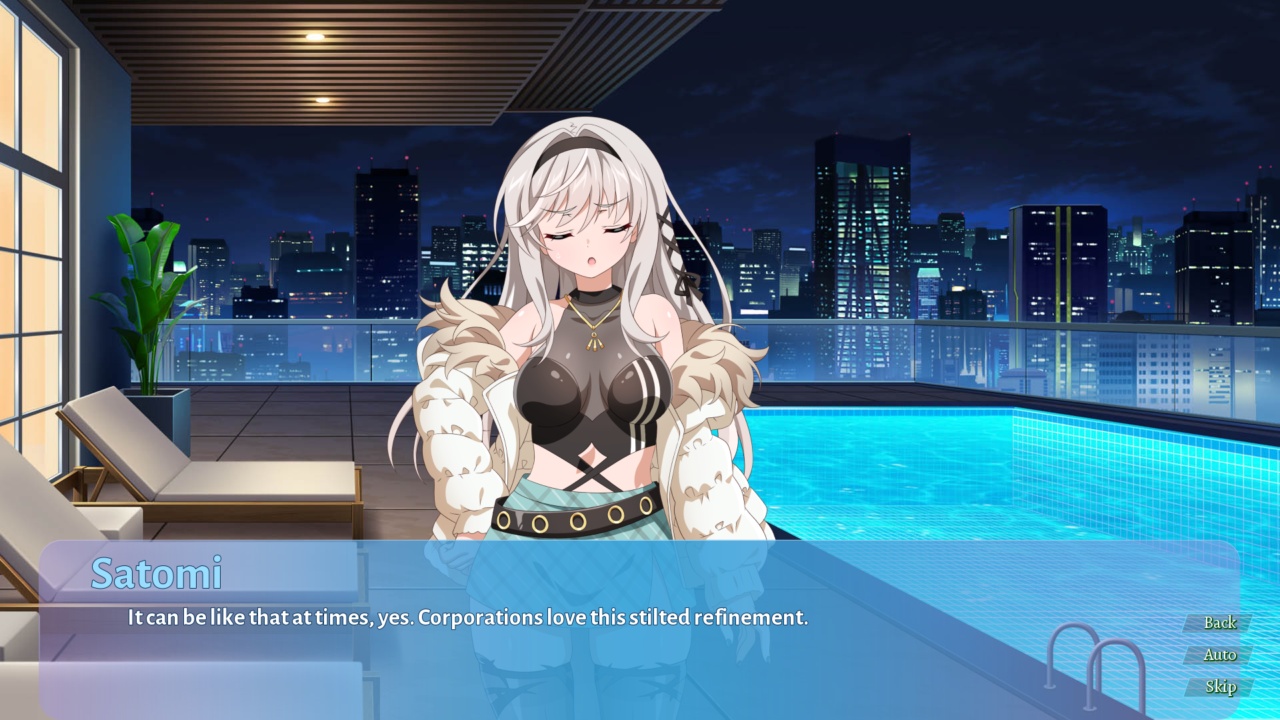This screenshot has height=720, width=1280.
Task: Select the Back control in the corner menu
Action: (1220, 622)
